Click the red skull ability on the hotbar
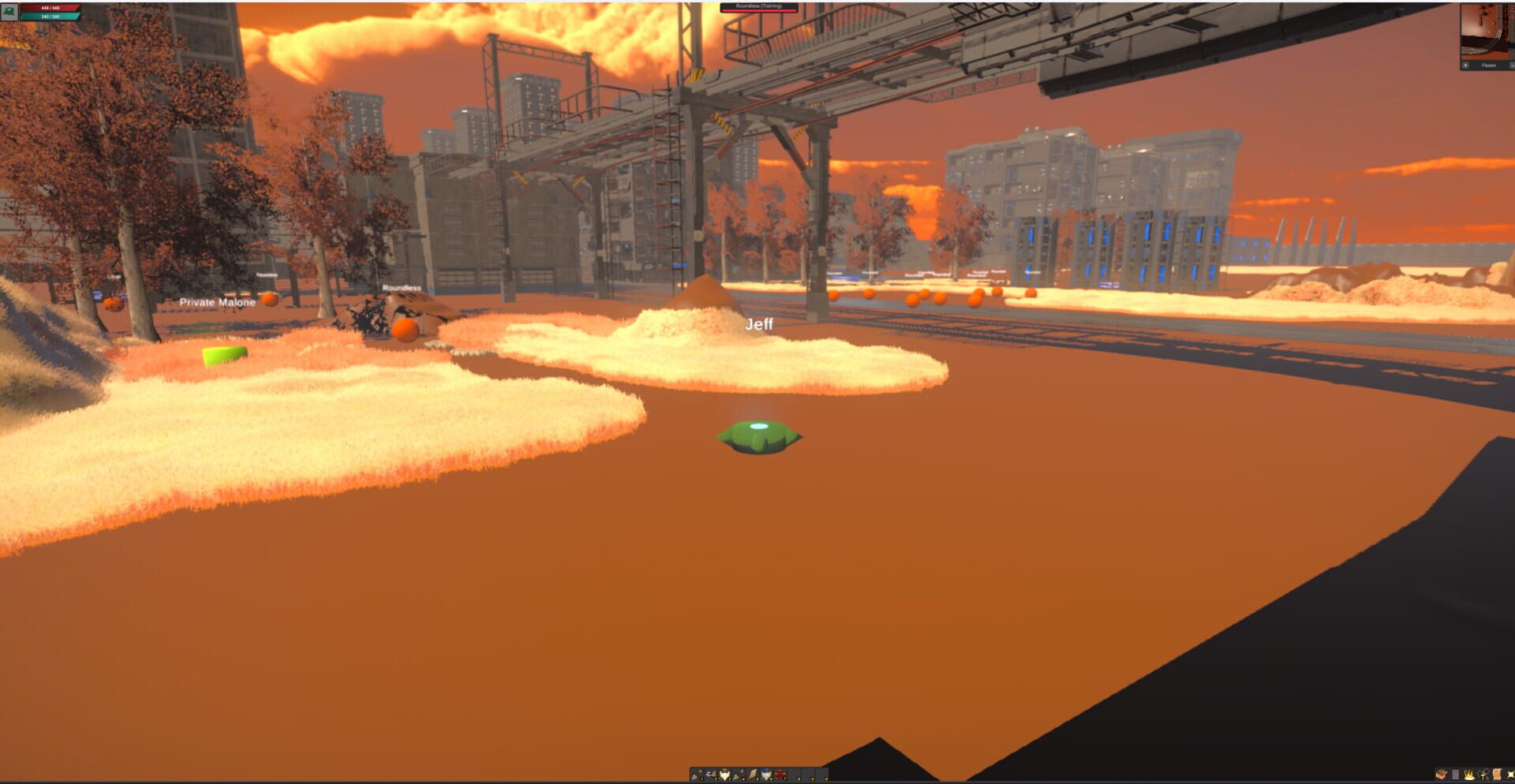The width and height of the screenshot is (1515, 784). [x=780, y=773]
